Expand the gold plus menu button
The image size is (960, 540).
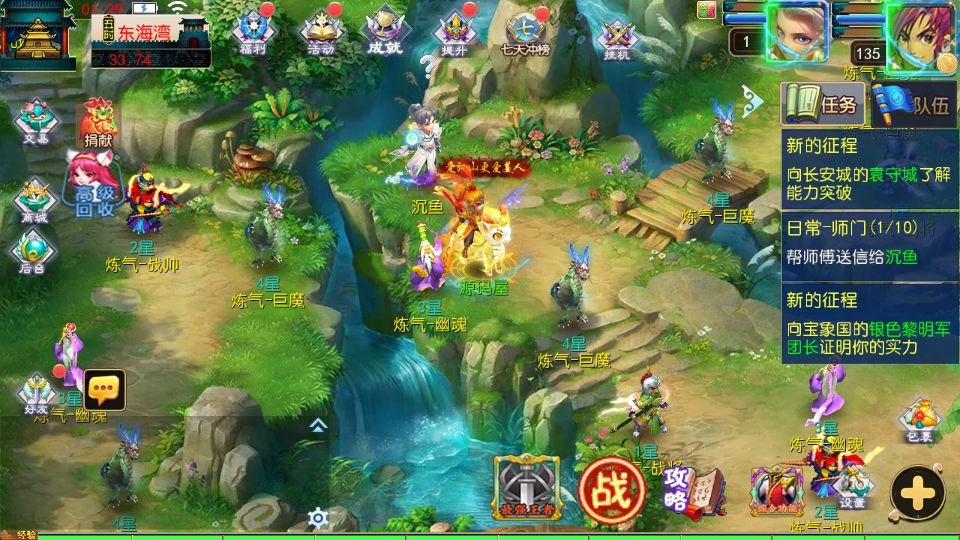pos(917,492)
